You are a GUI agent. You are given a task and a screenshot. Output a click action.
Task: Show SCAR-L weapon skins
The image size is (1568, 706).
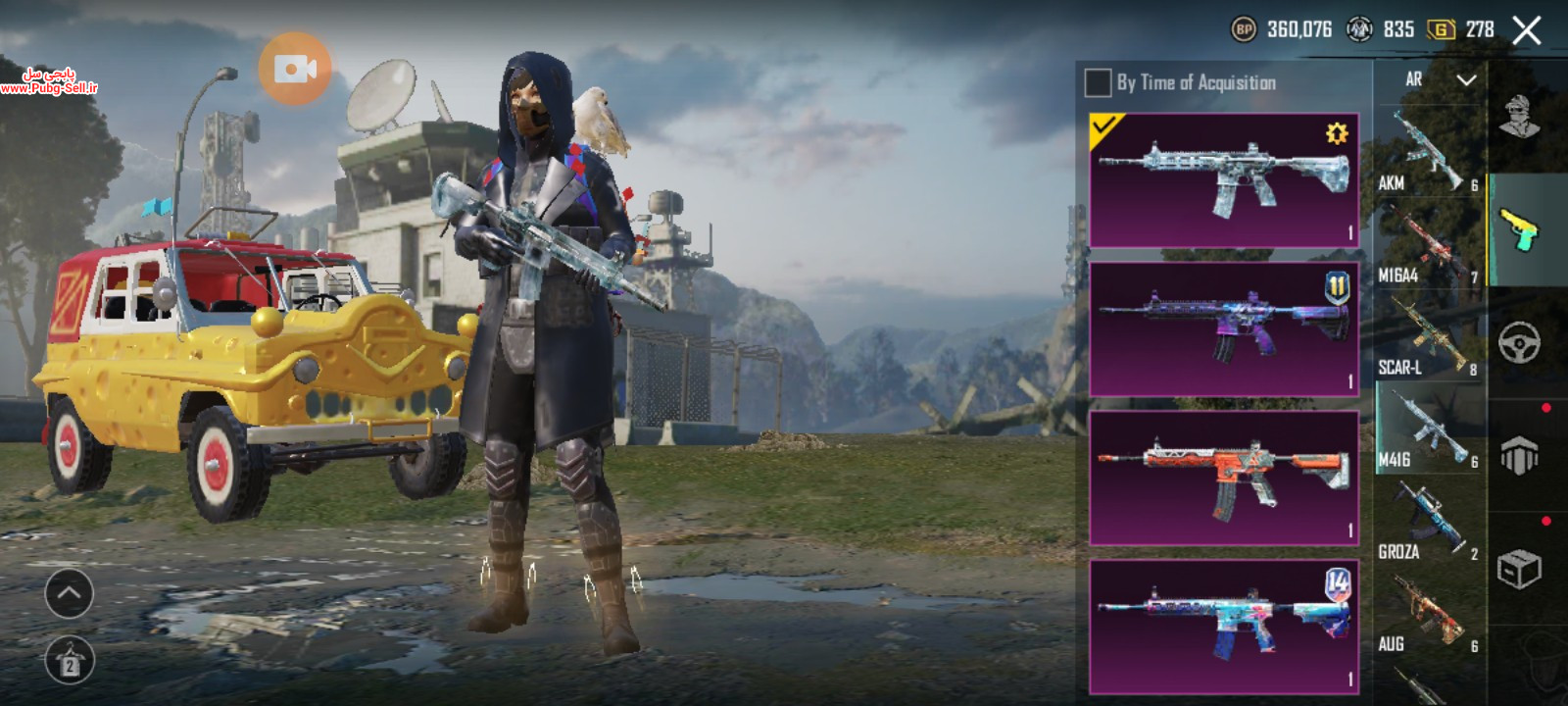[x=1429, y=338]
